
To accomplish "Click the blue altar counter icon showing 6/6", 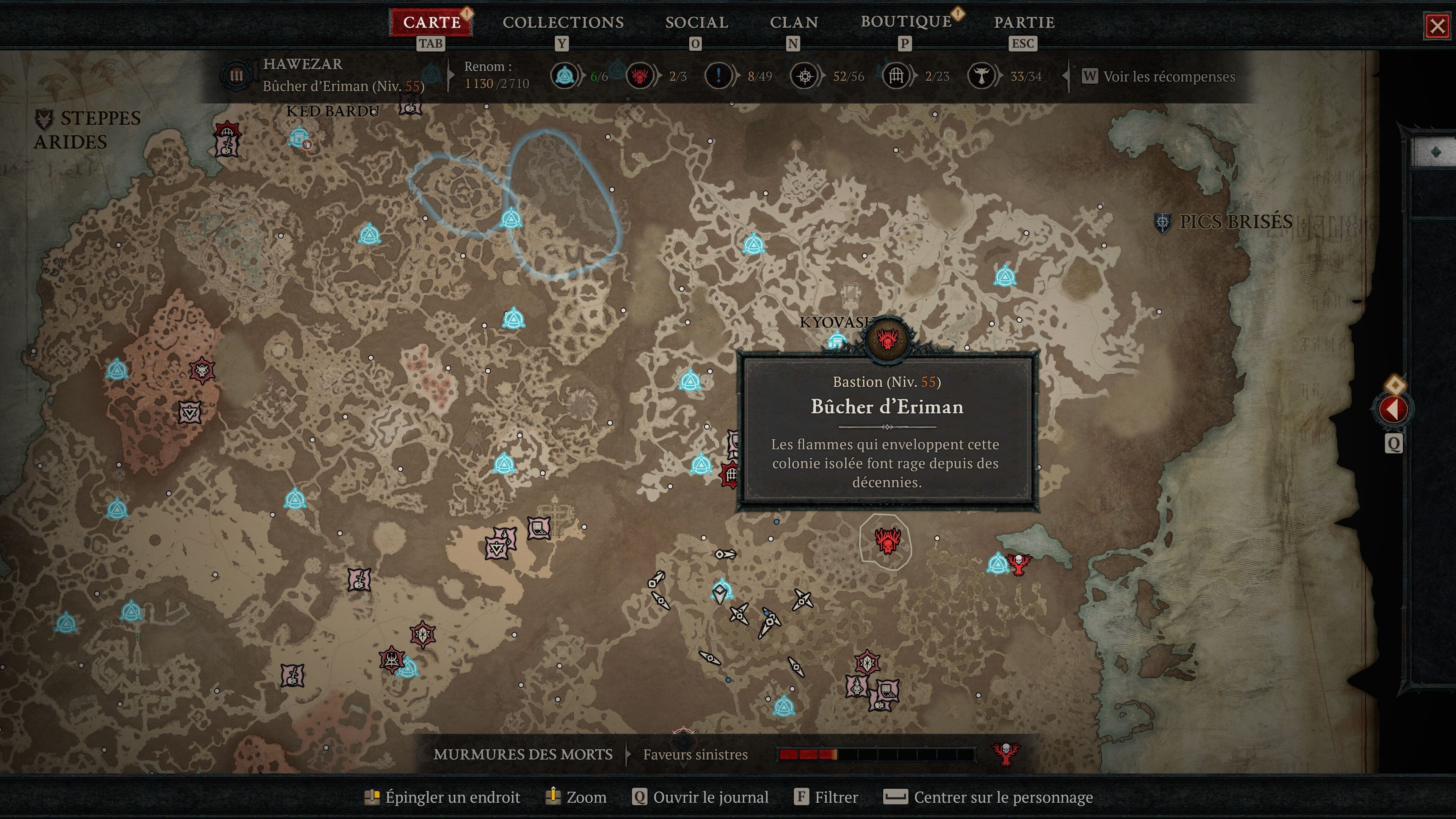I will tap(563, 75).
